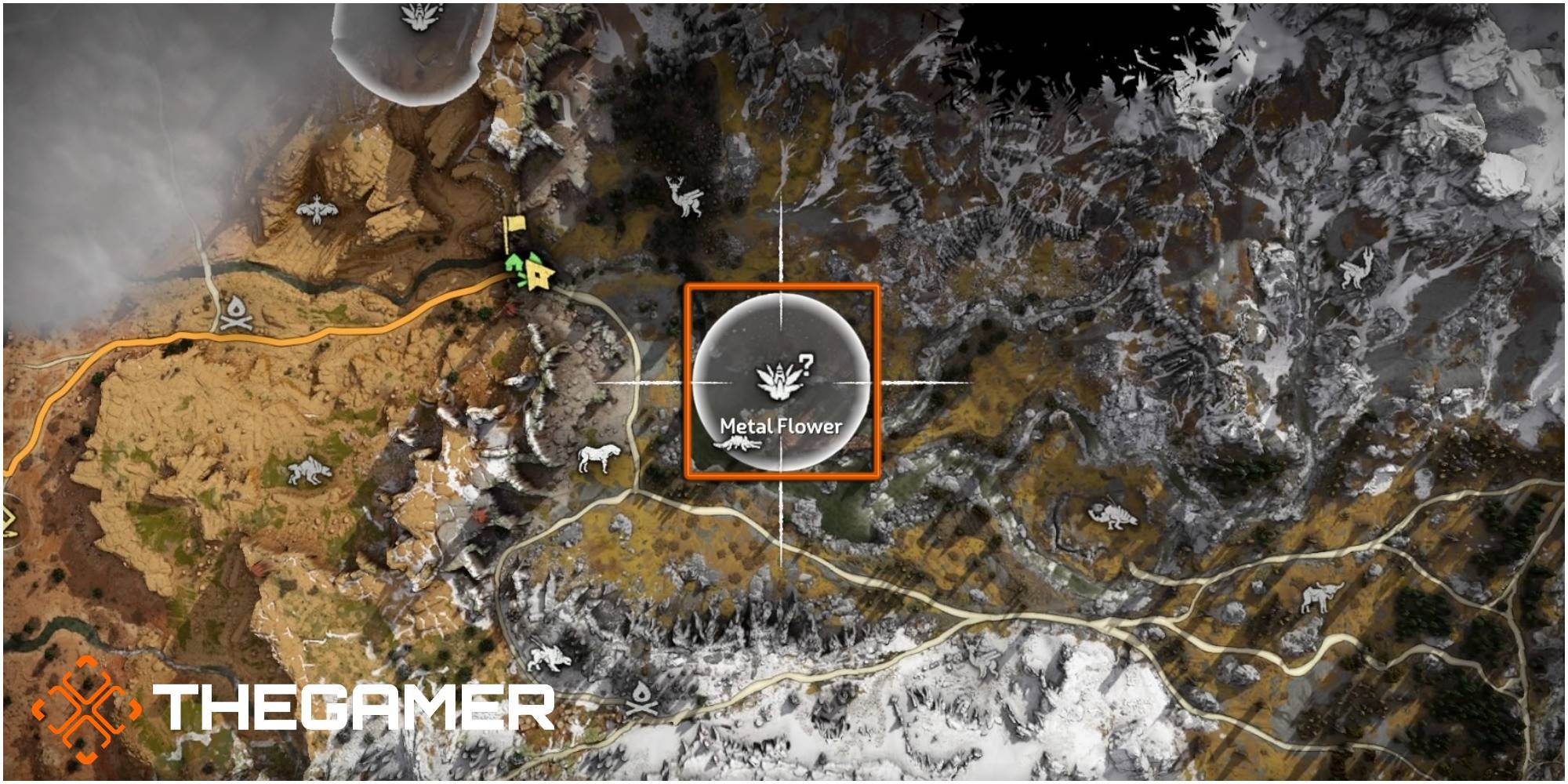Open the Metal Flower collectible label

(782, 426)
